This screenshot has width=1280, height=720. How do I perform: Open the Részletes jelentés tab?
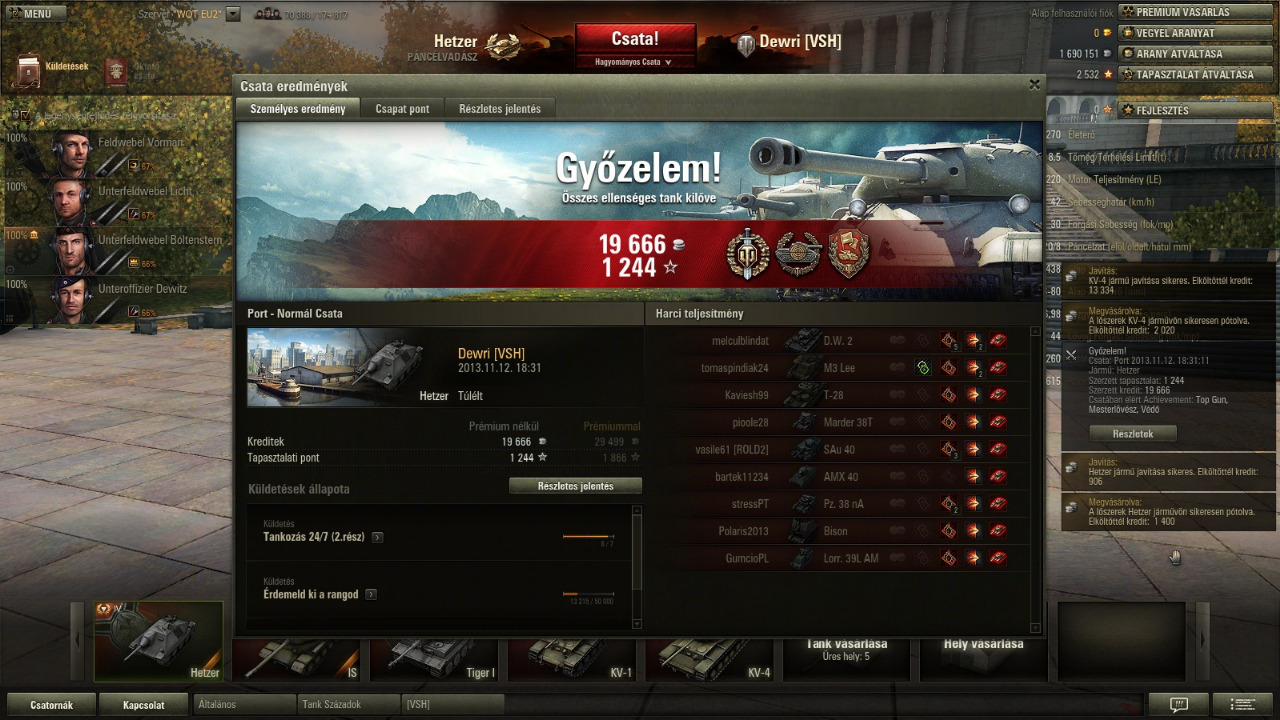tap(499, 109)
